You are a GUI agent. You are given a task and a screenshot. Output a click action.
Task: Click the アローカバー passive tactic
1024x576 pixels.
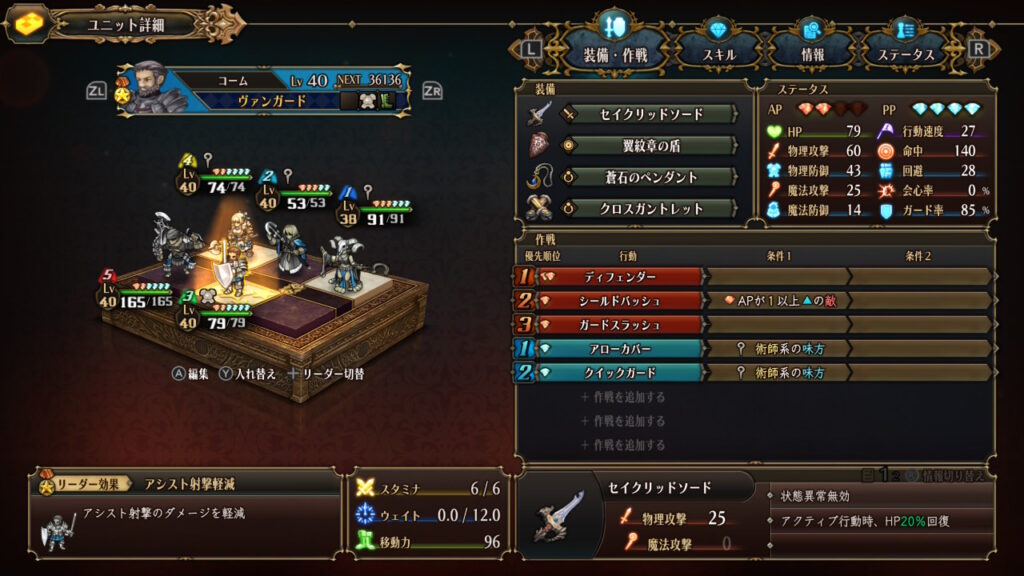(x=622, y=348)
